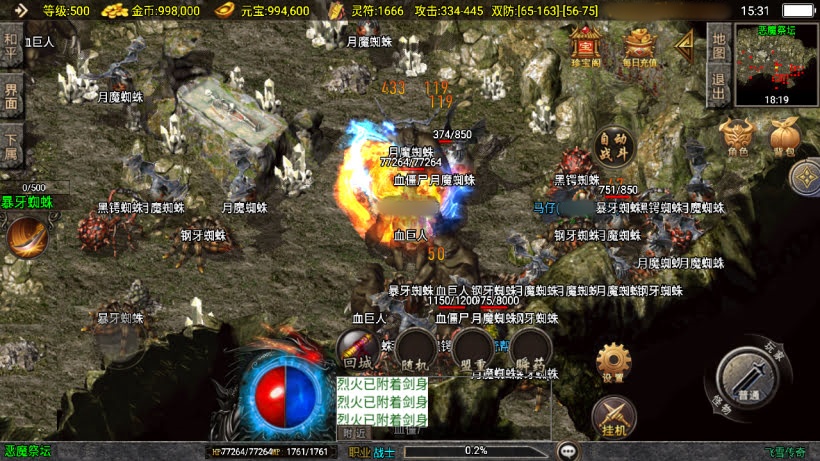The height and width of the screenshot is (461, 820).
Task: Use the 回城 return-to-town scroll
Action: click(355, 350)
